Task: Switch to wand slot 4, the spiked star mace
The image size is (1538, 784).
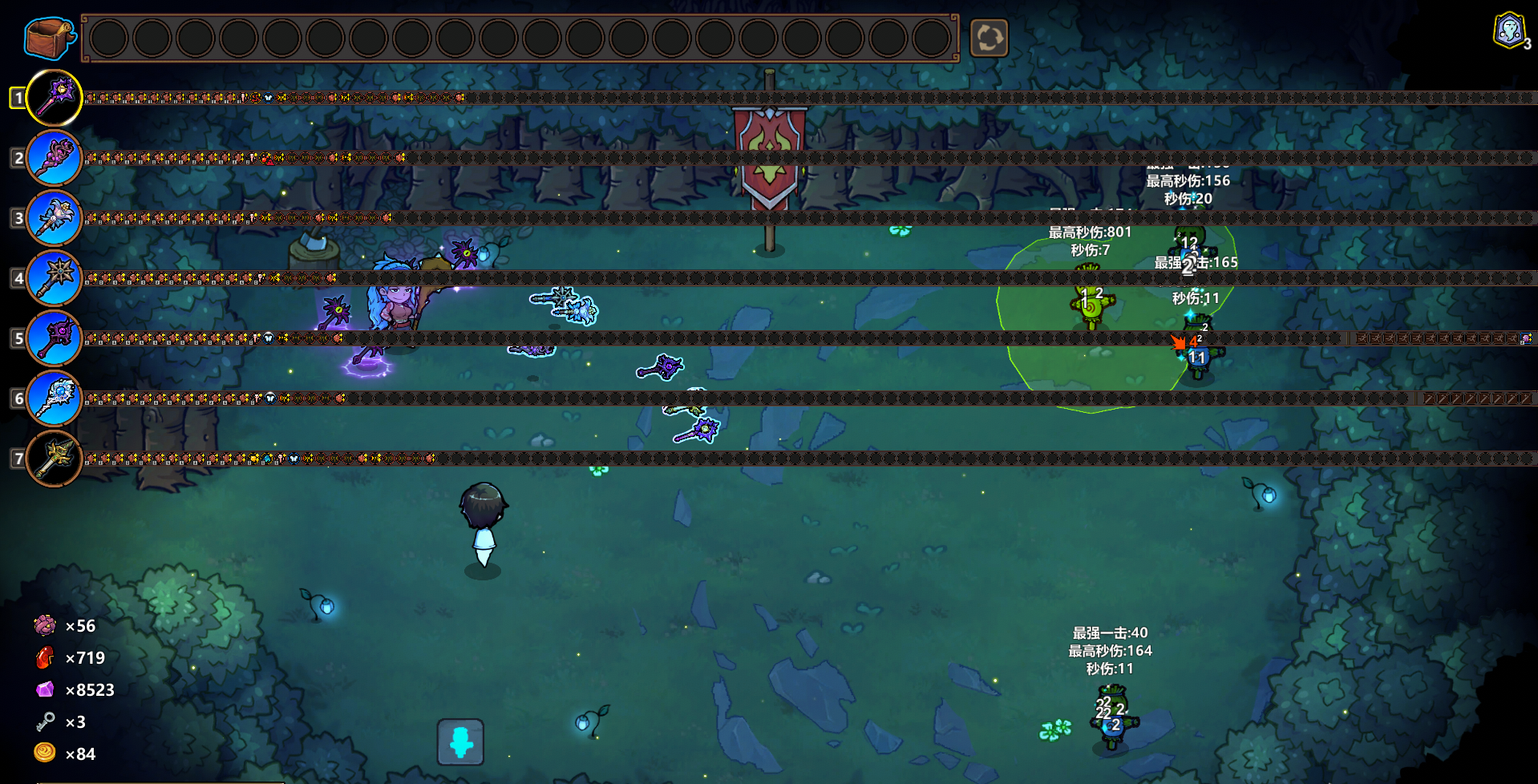Action: [x=55, y=278]
